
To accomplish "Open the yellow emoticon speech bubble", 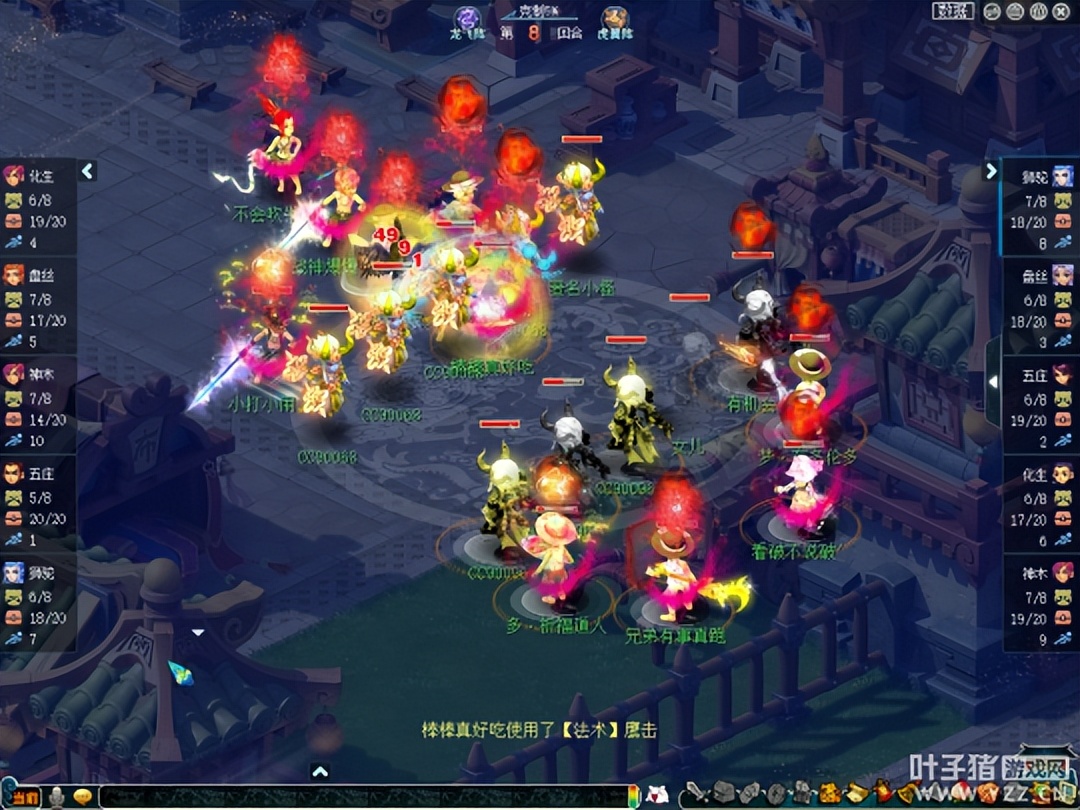I will pyautogui.click(x=83, y=797).
